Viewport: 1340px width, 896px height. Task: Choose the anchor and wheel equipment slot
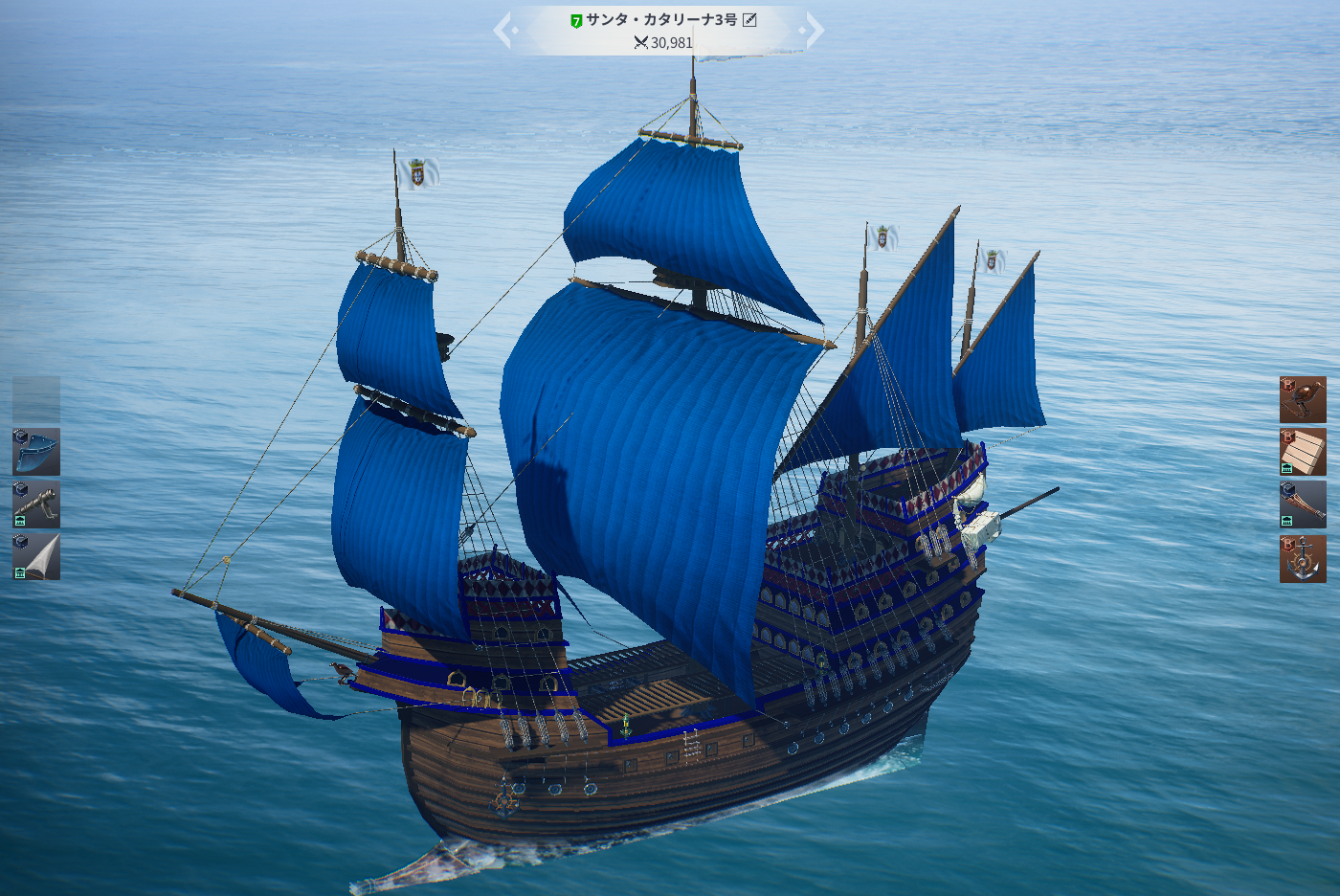coord(1303,559)
